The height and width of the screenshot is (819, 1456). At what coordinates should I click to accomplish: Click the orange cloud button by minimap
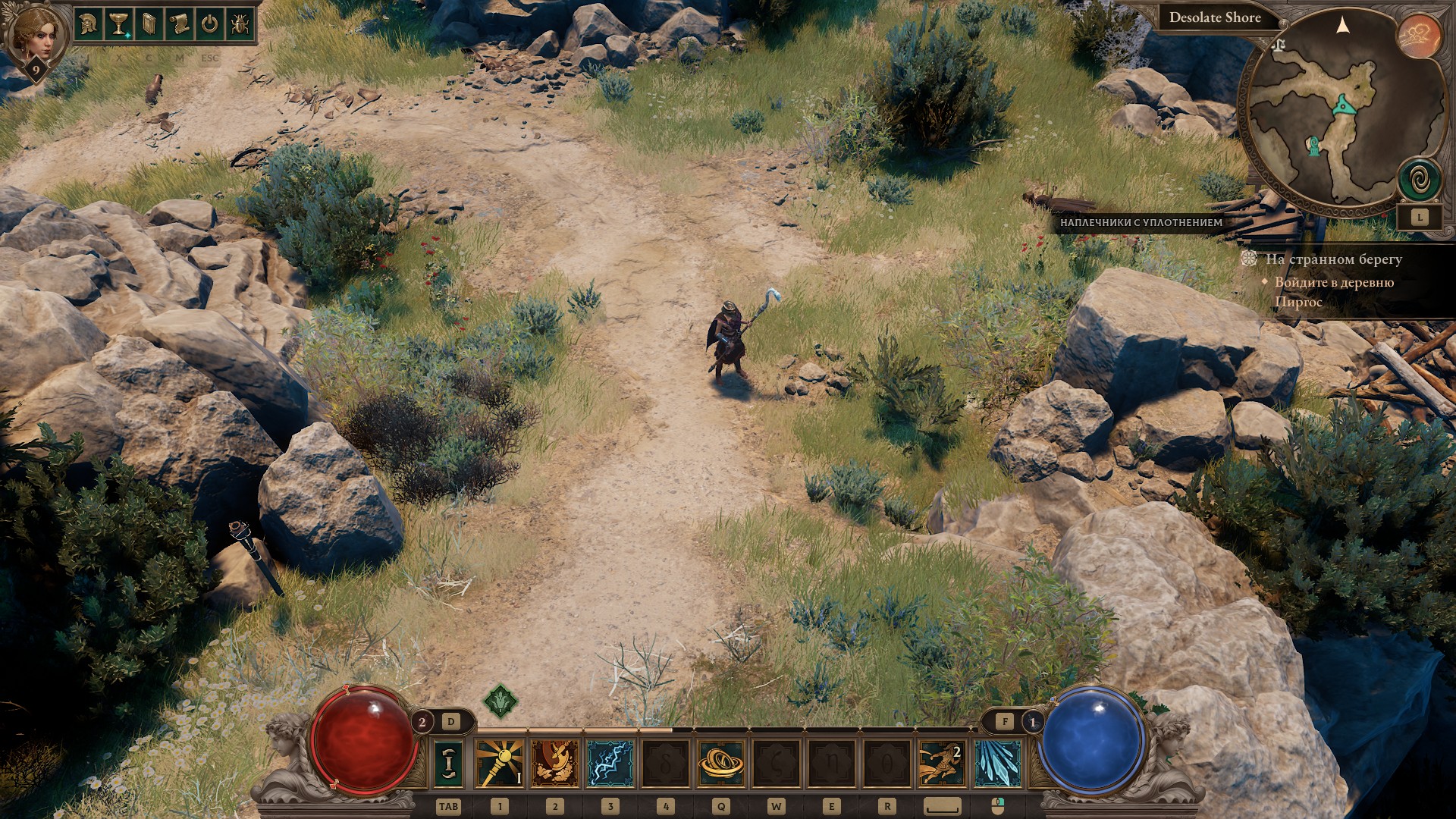[x=1420, y=36]
